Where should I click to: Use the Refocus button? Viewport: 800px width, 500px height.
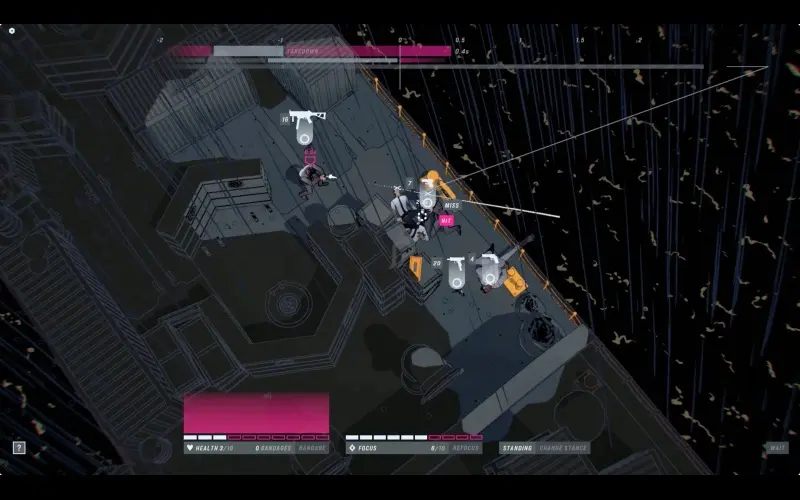[x=466, y=448]
